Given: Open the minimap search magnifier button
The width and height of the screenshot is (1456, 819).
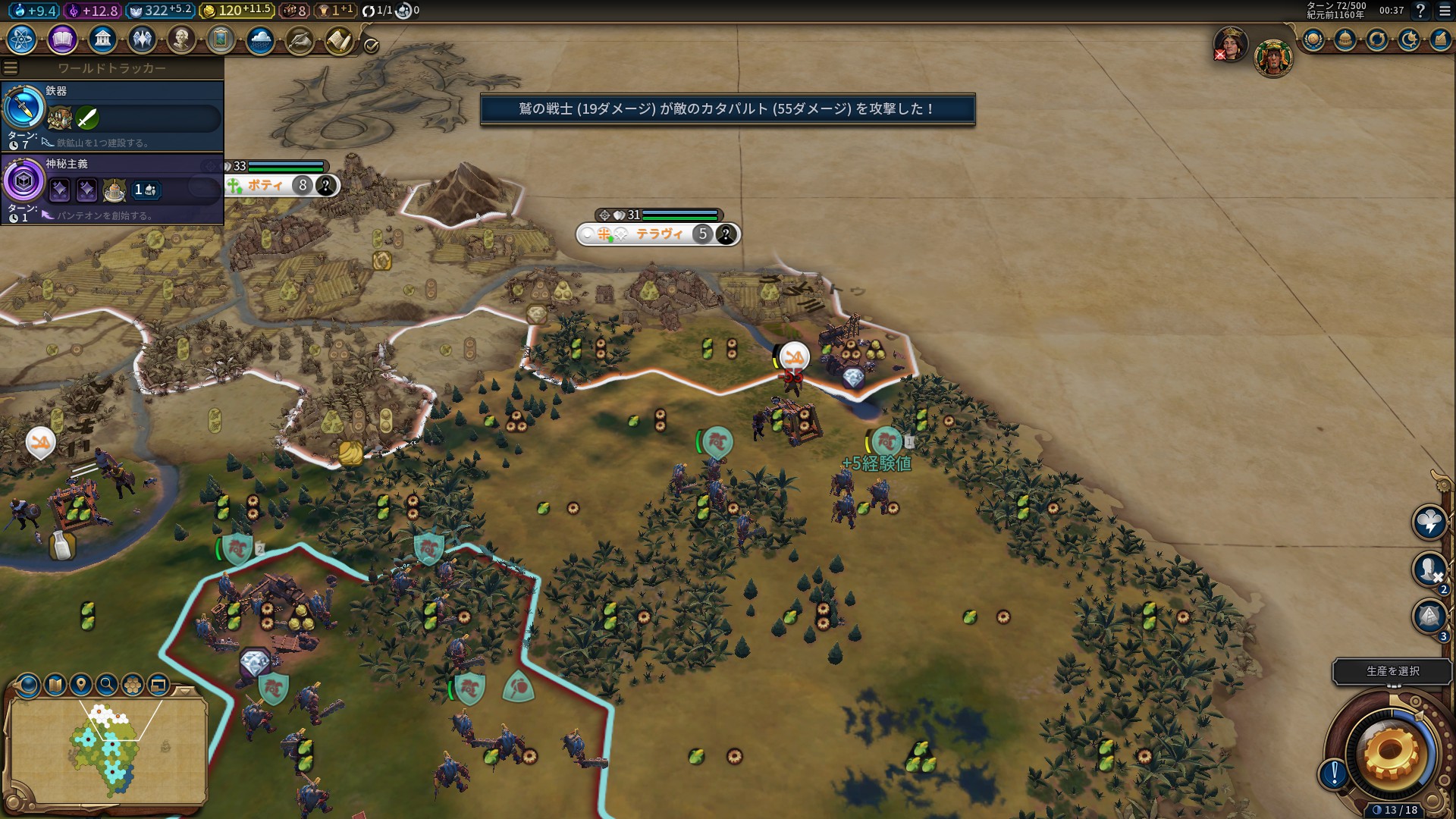Looking at the screenshot, I should coord(107,685).
